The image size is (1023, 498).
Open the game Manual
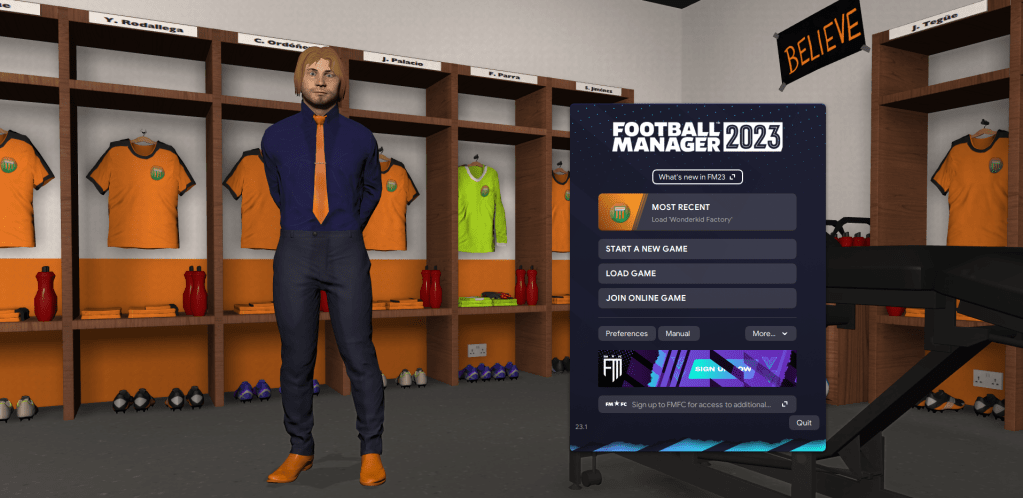(679, 333)
